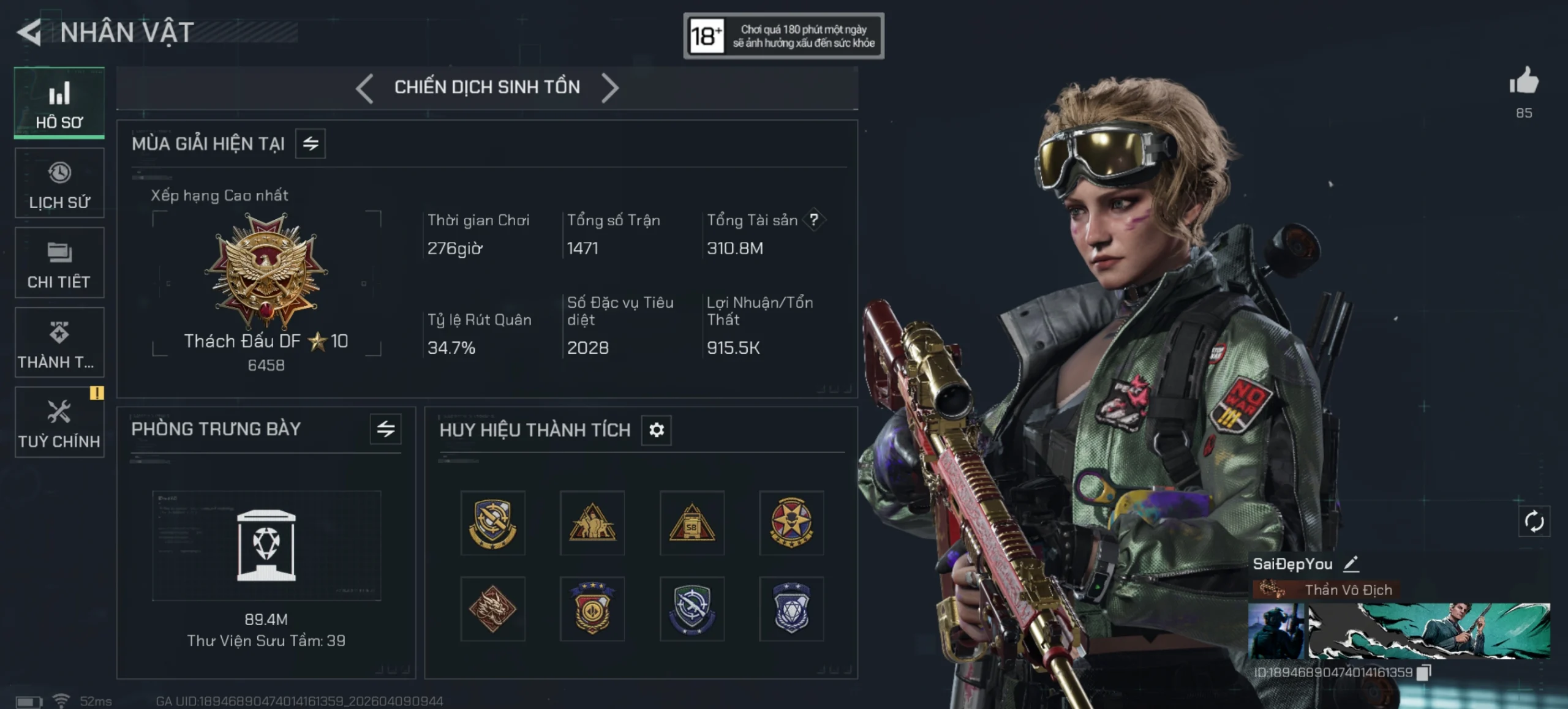Open Huy Hiệu Thành Tích badge settings gear
This screenshot has height=709, width=1568.
click(x=656, y=430)
